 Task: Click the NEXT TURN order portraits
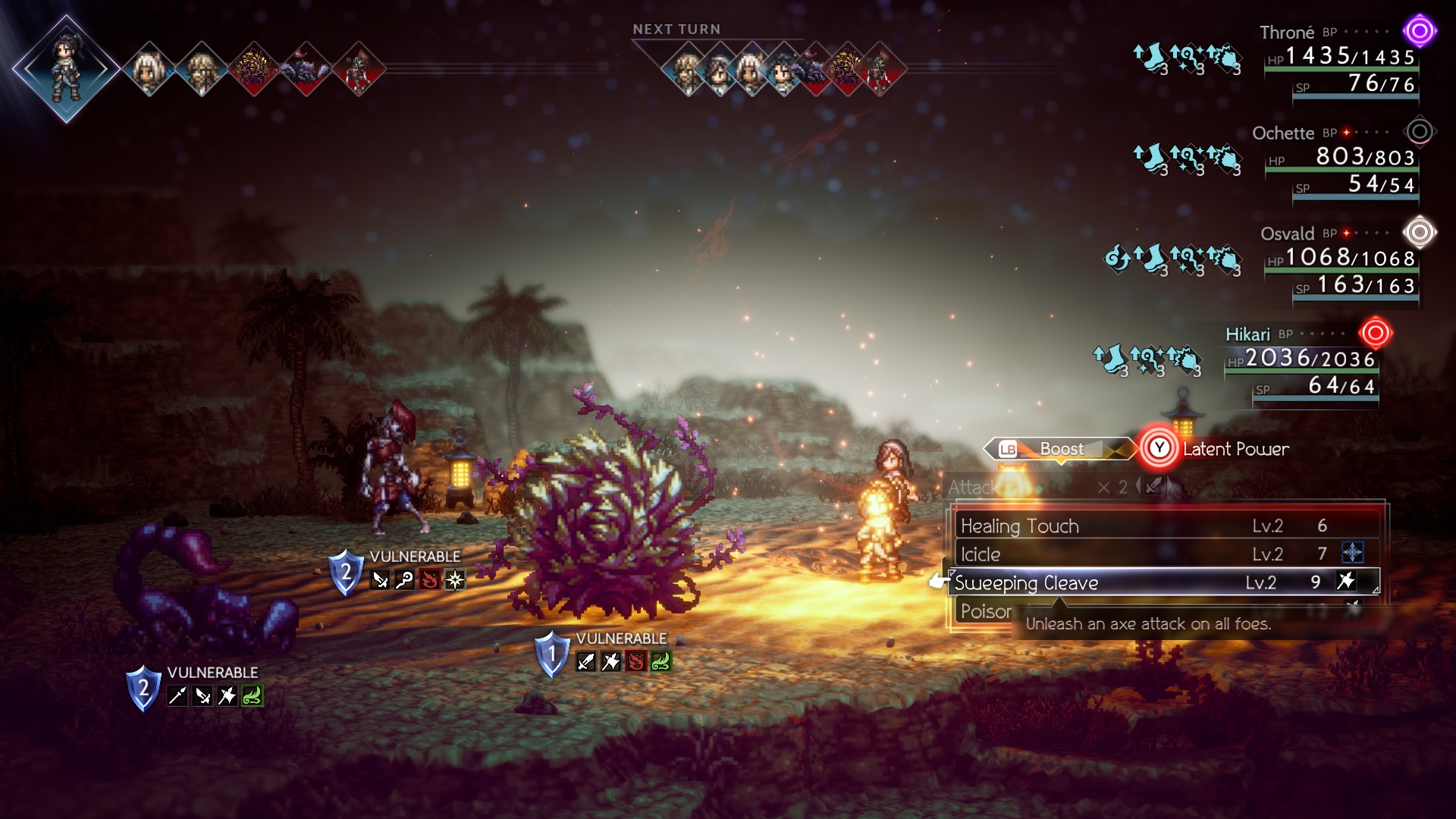click(x=783, y=70)
